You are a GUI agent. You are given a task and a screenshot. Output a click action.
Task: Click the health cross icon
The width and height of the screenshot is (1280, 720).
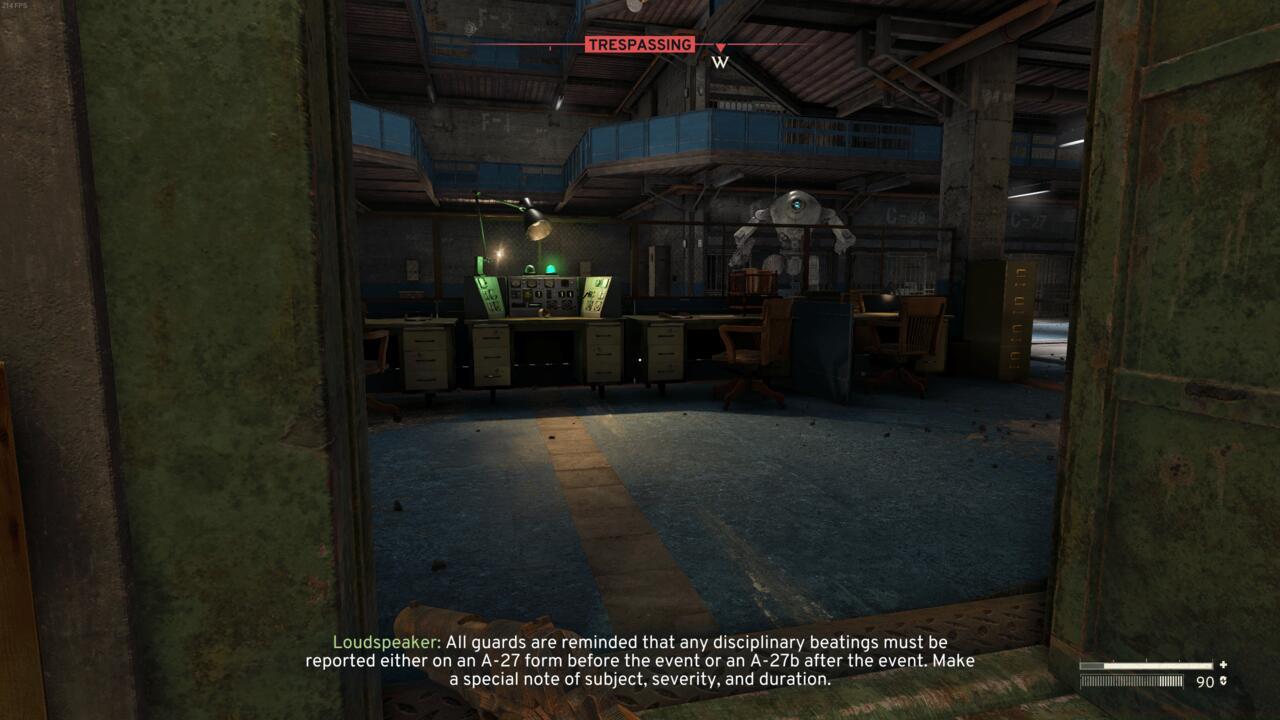[x=1222, y=665]
